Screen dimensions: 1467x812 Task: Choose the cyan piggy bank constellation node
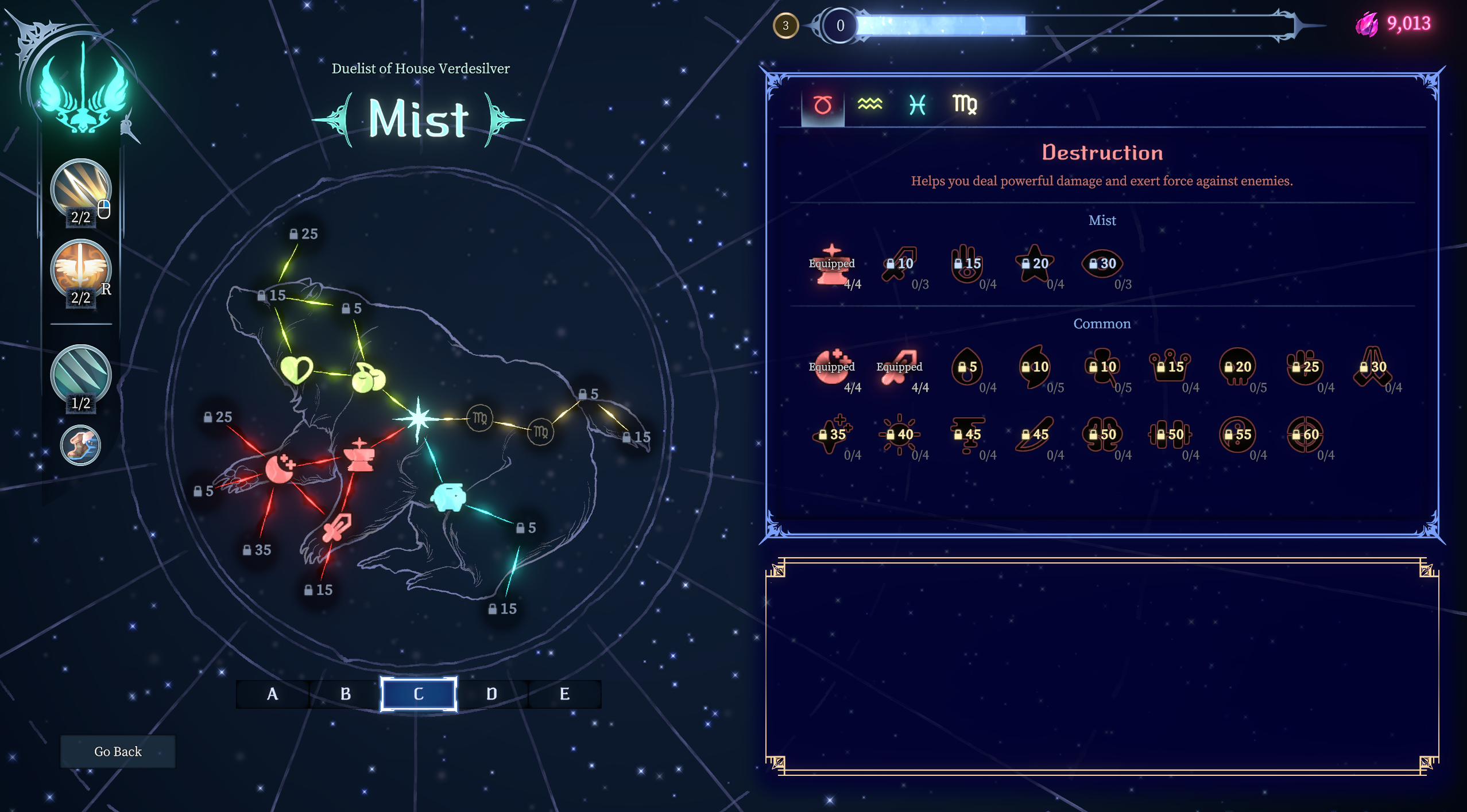point(449,497)
